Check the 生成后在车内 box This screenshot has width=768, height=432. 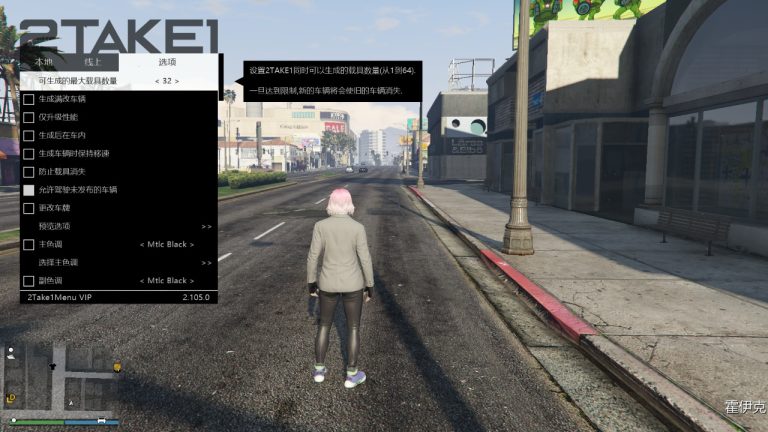[29, 136]
